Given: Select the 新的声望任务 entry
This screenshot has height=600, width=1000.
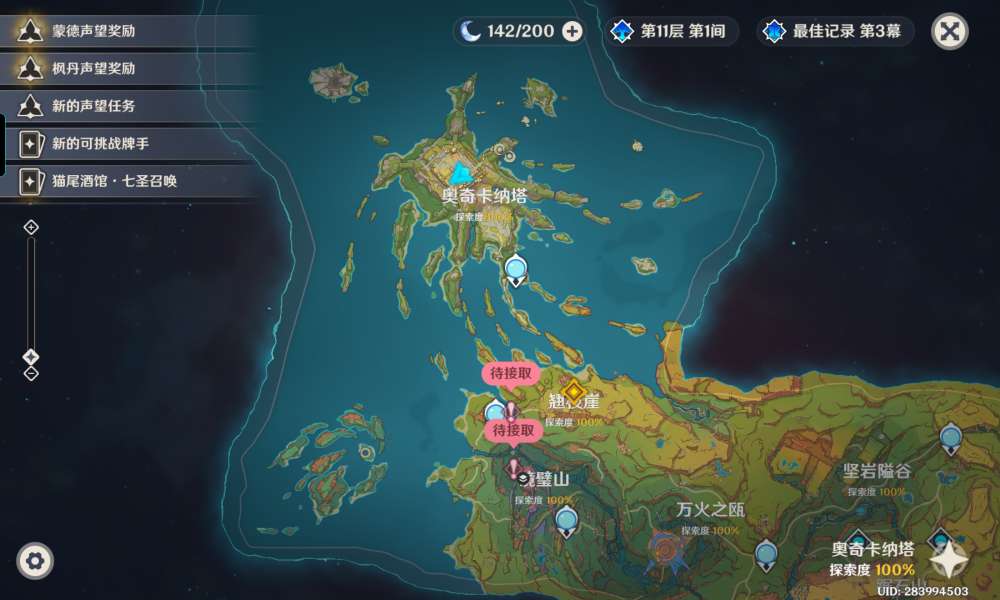Looking at the screenshot, I should (94, 106).
